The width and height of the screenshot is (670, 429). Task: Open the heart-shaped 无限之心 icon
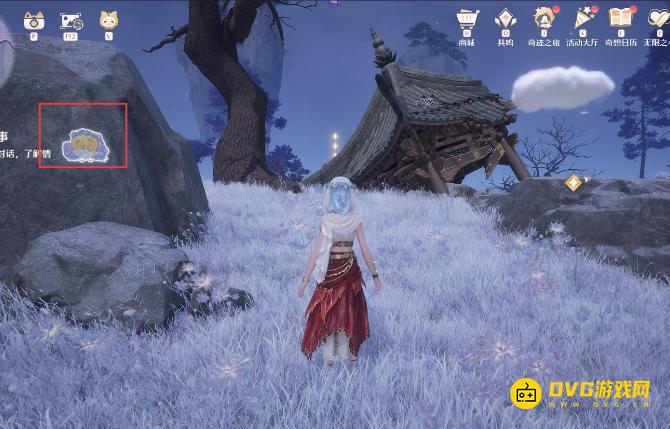click(659, 20)
